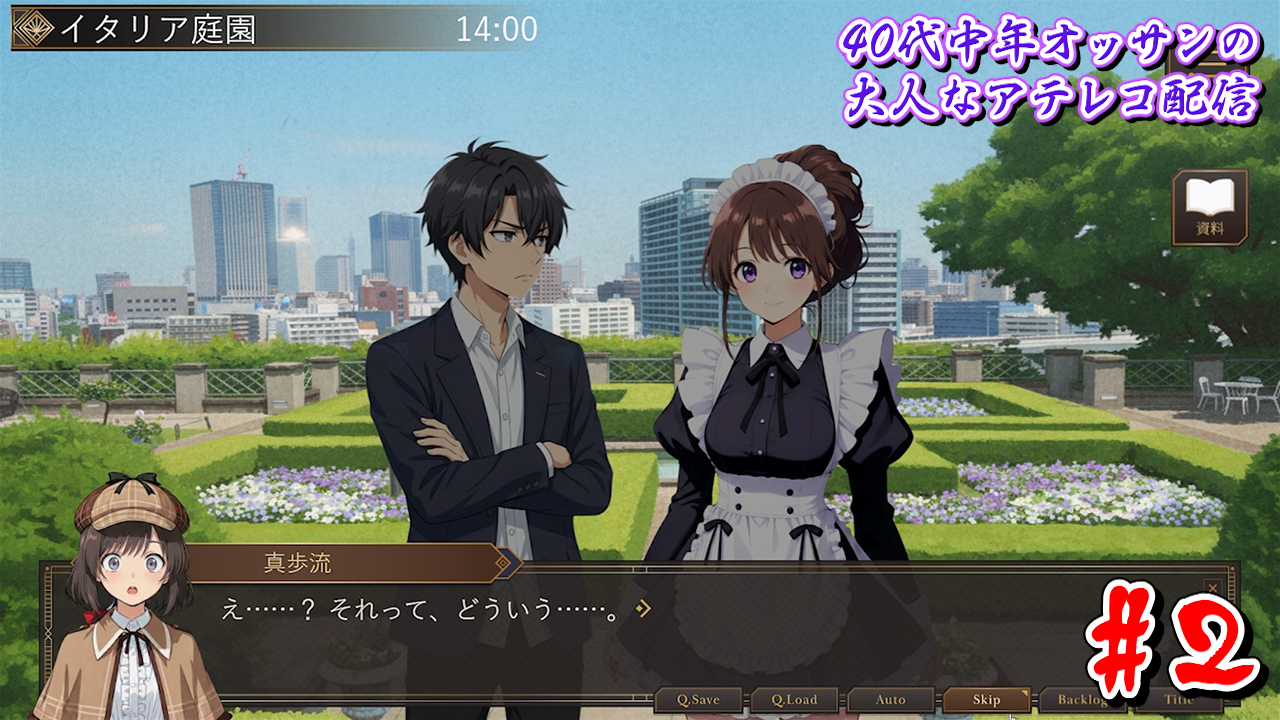
Task: Enable Auto text advance
Action: pyautogui.click(x=891, y=700)
